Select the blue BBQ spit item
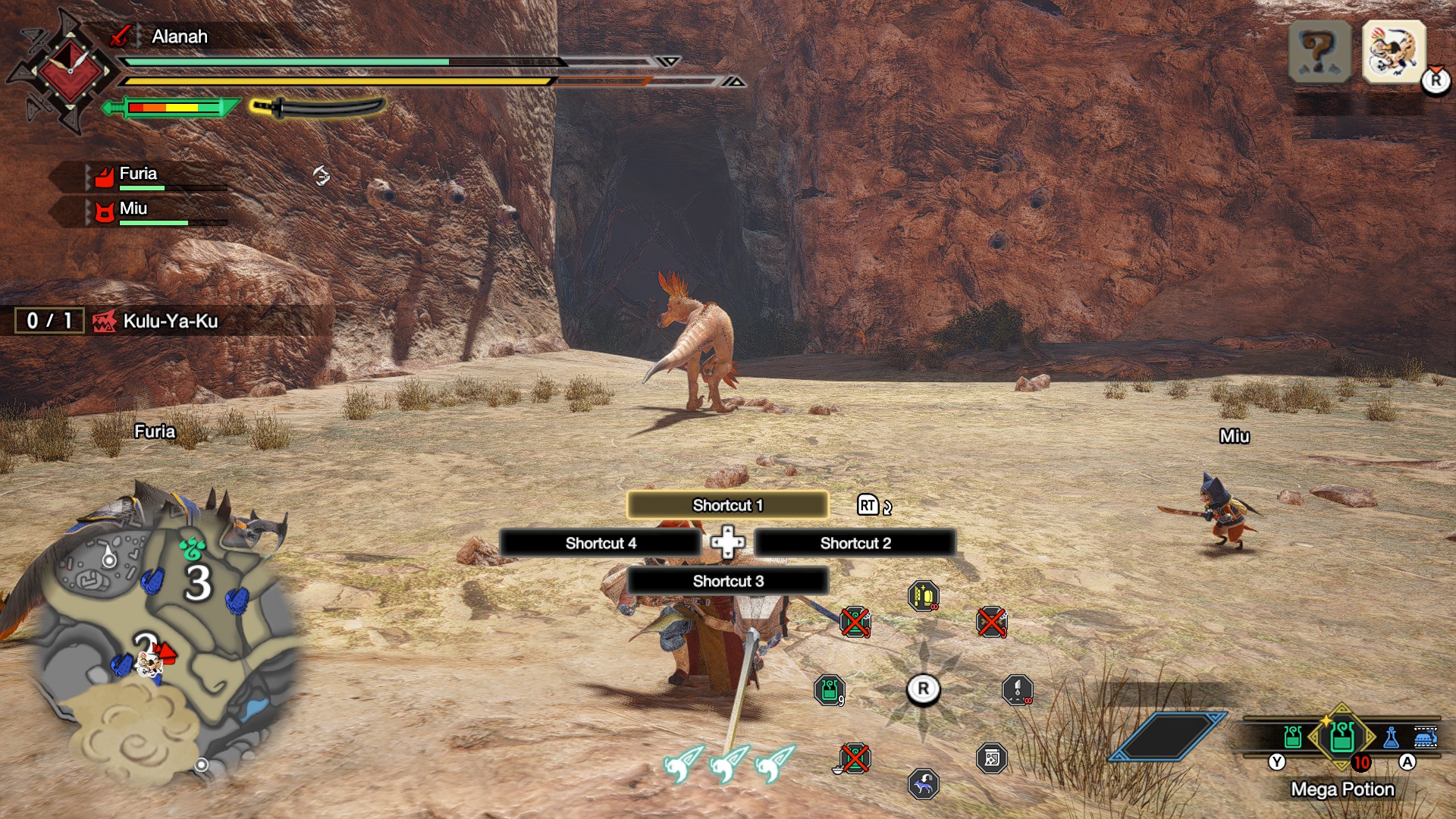 tap(1425, 737)
